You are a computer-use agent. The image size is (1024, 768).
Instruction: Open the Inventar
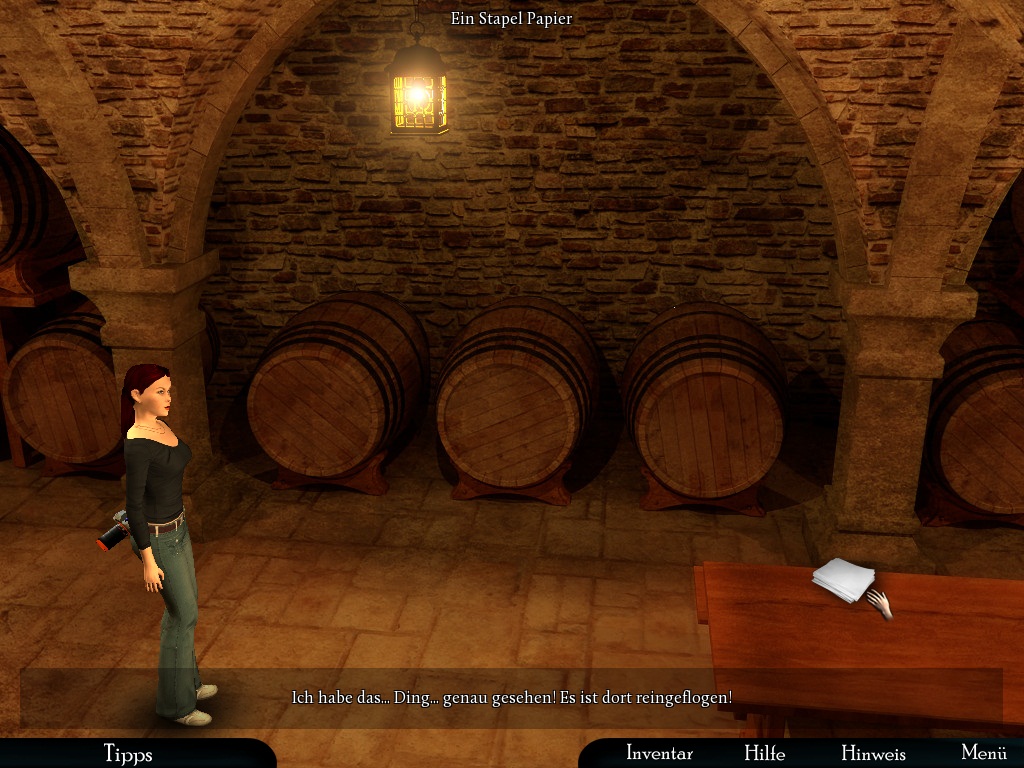click(x=659, y=753)
